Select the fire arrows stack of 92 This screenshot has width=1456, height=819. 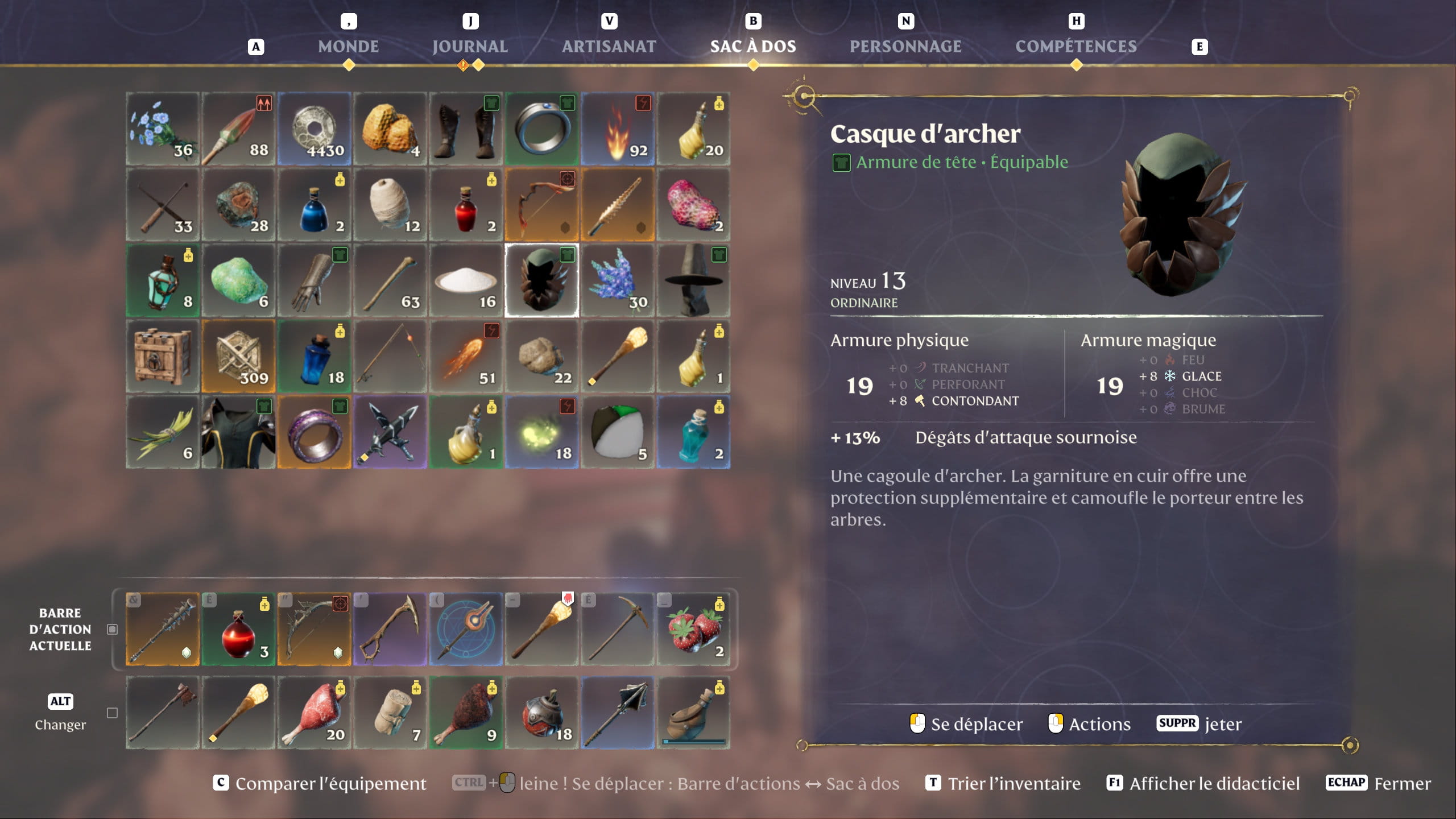618,129
